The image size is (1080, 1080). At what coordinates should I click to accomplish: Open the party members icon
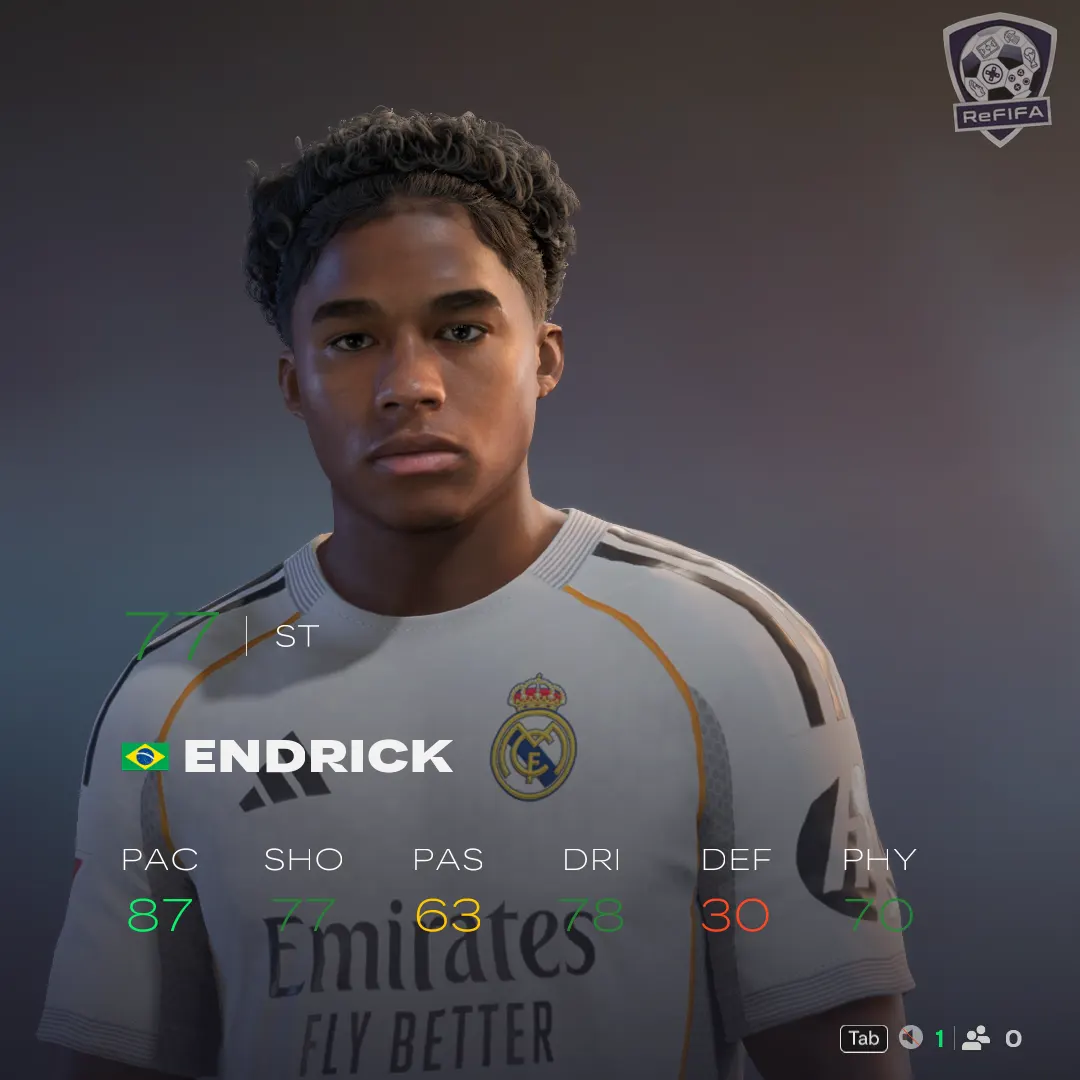click(976, 1038)
